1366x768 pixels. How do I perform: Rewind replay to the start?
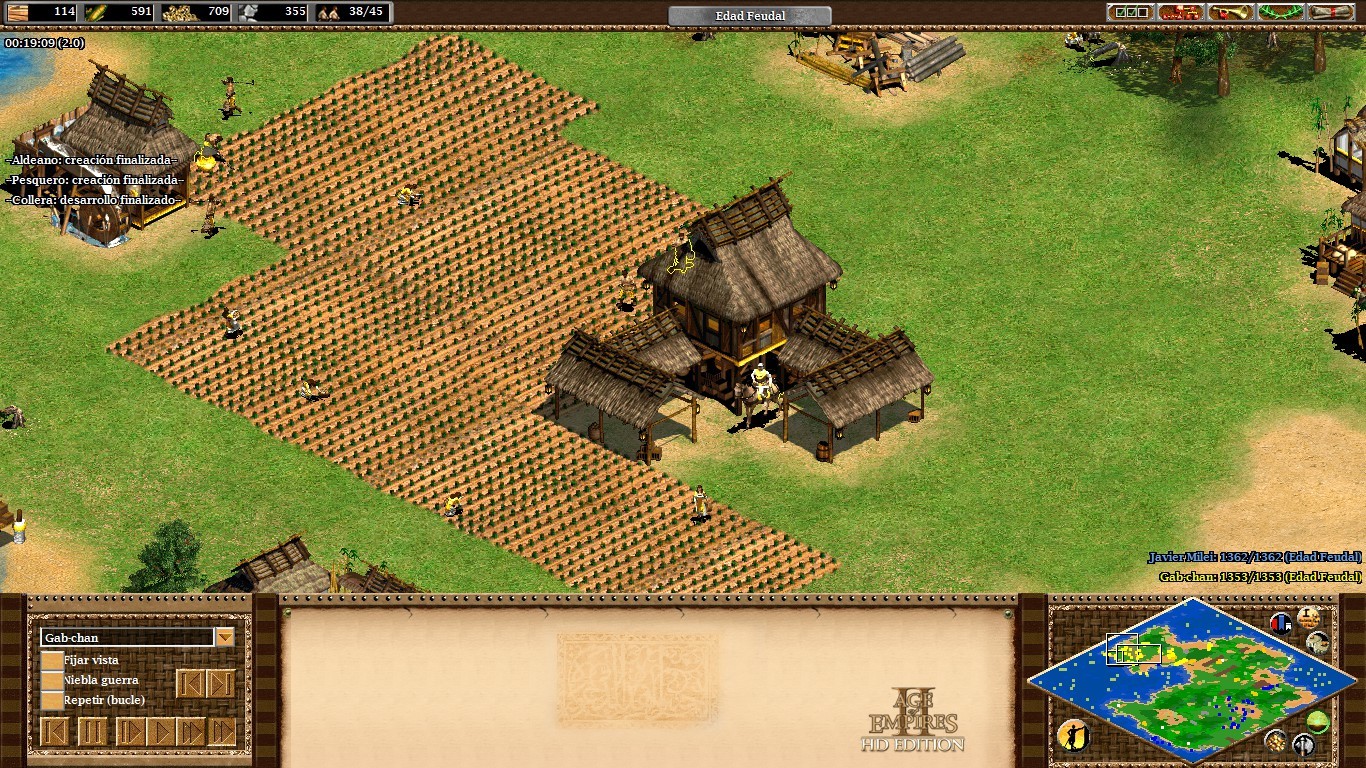[x=56, y=732]
